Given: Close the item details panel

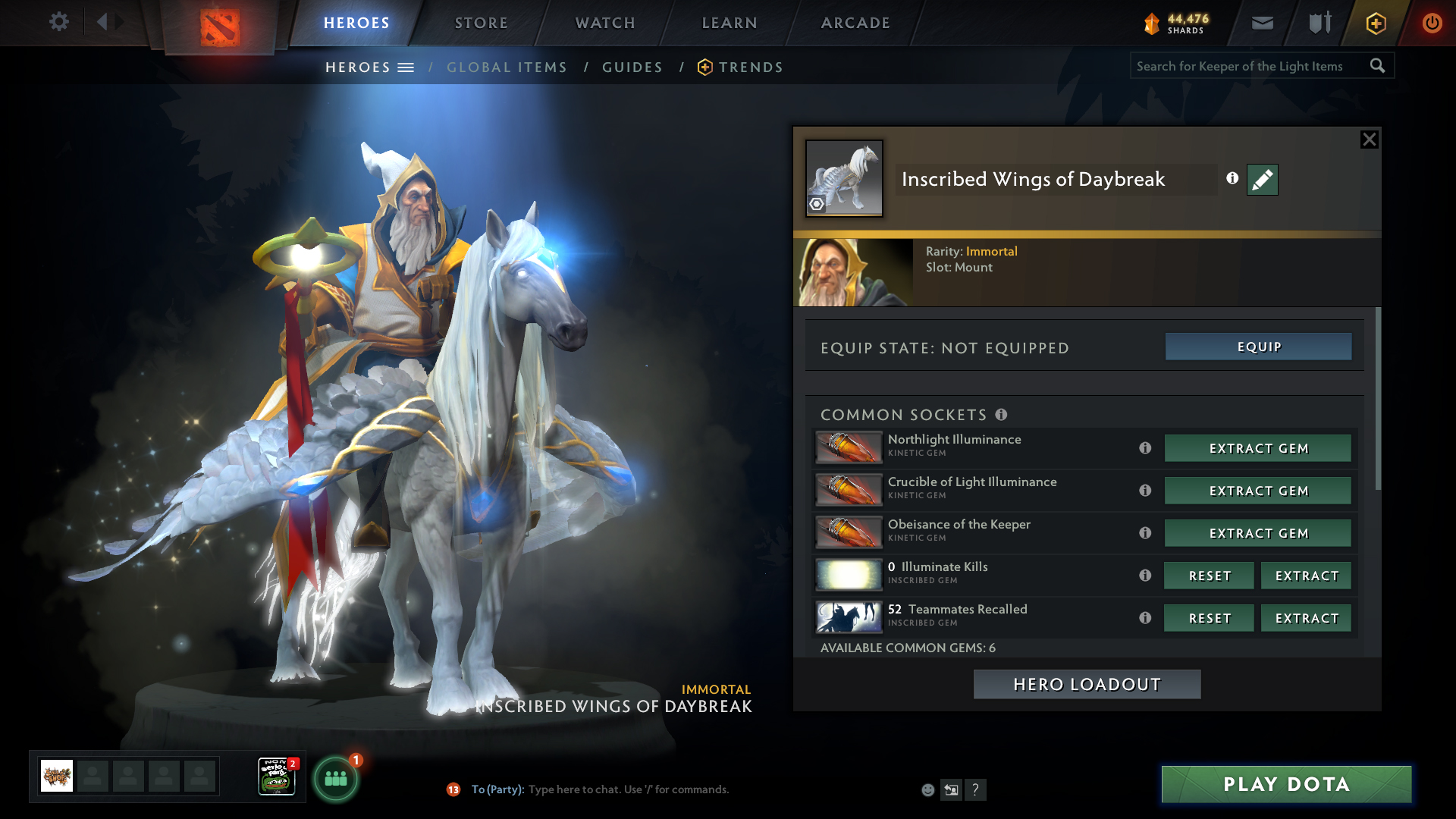Looking at the screenshot, I should [1369, 140].
